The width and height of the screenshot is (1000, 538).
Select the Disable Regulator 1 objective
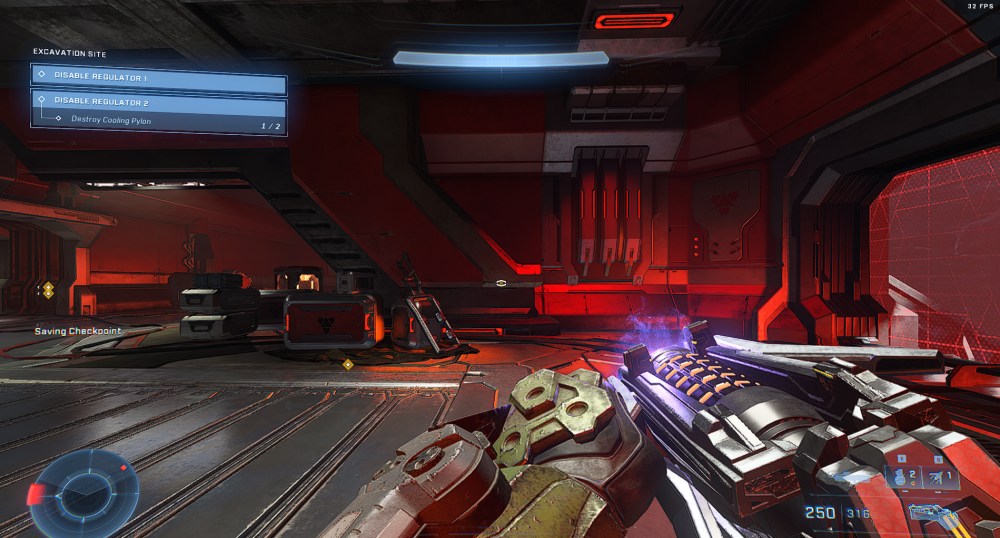coord(159,76)
